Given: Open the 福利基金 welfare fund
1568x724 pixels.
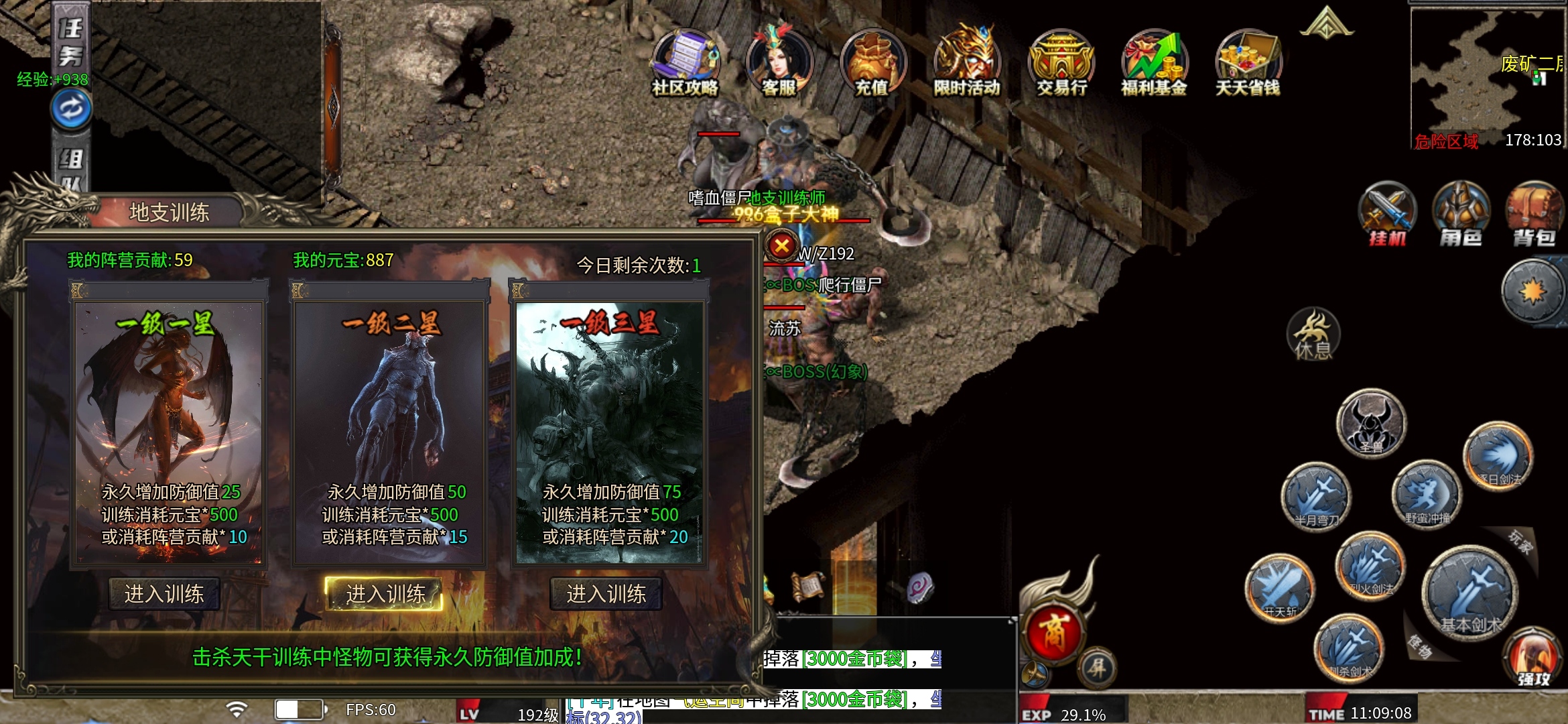Looking at the screenshot, I should [x=1154, y=62].
